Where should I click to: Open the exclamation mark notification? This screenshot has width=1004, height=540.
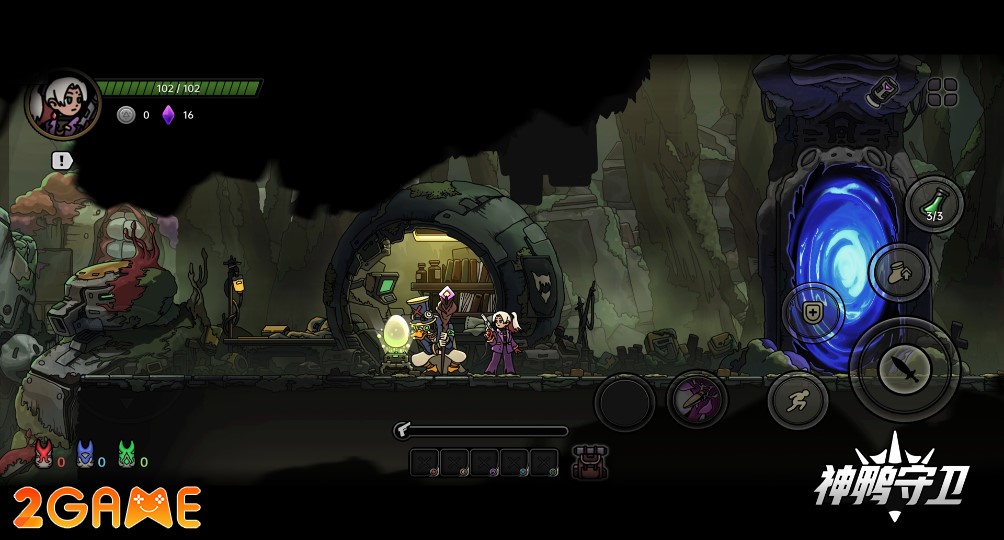(62, 160)
